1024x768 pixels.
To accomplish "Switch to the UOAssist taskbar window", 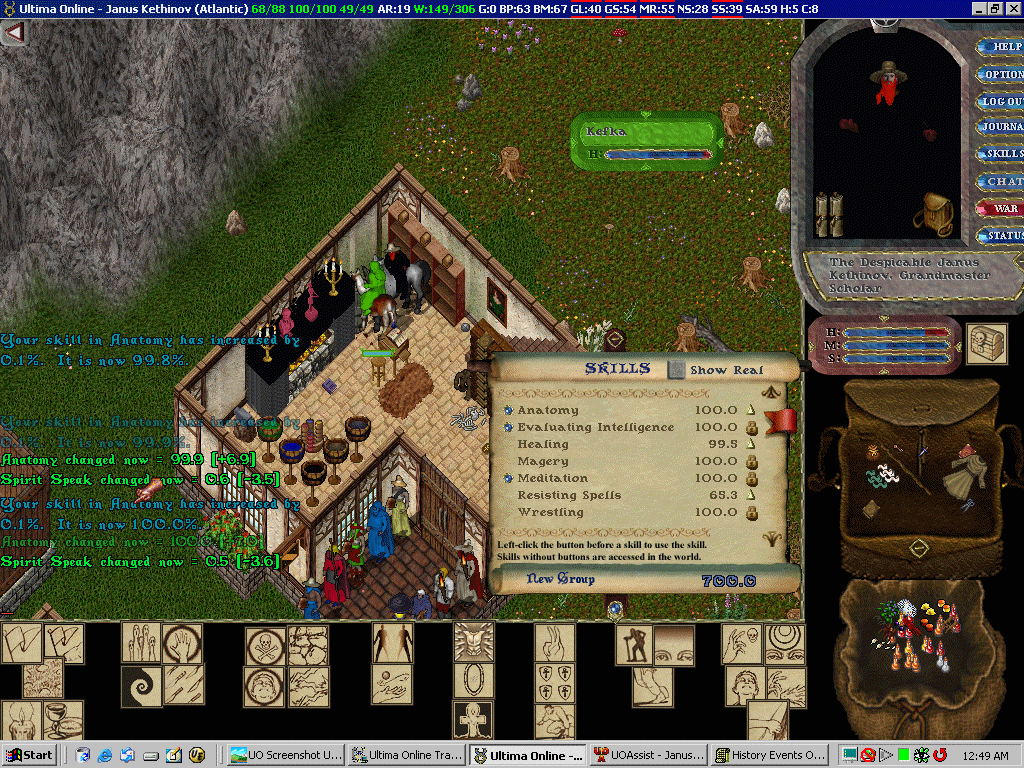I will pos(649,755).
